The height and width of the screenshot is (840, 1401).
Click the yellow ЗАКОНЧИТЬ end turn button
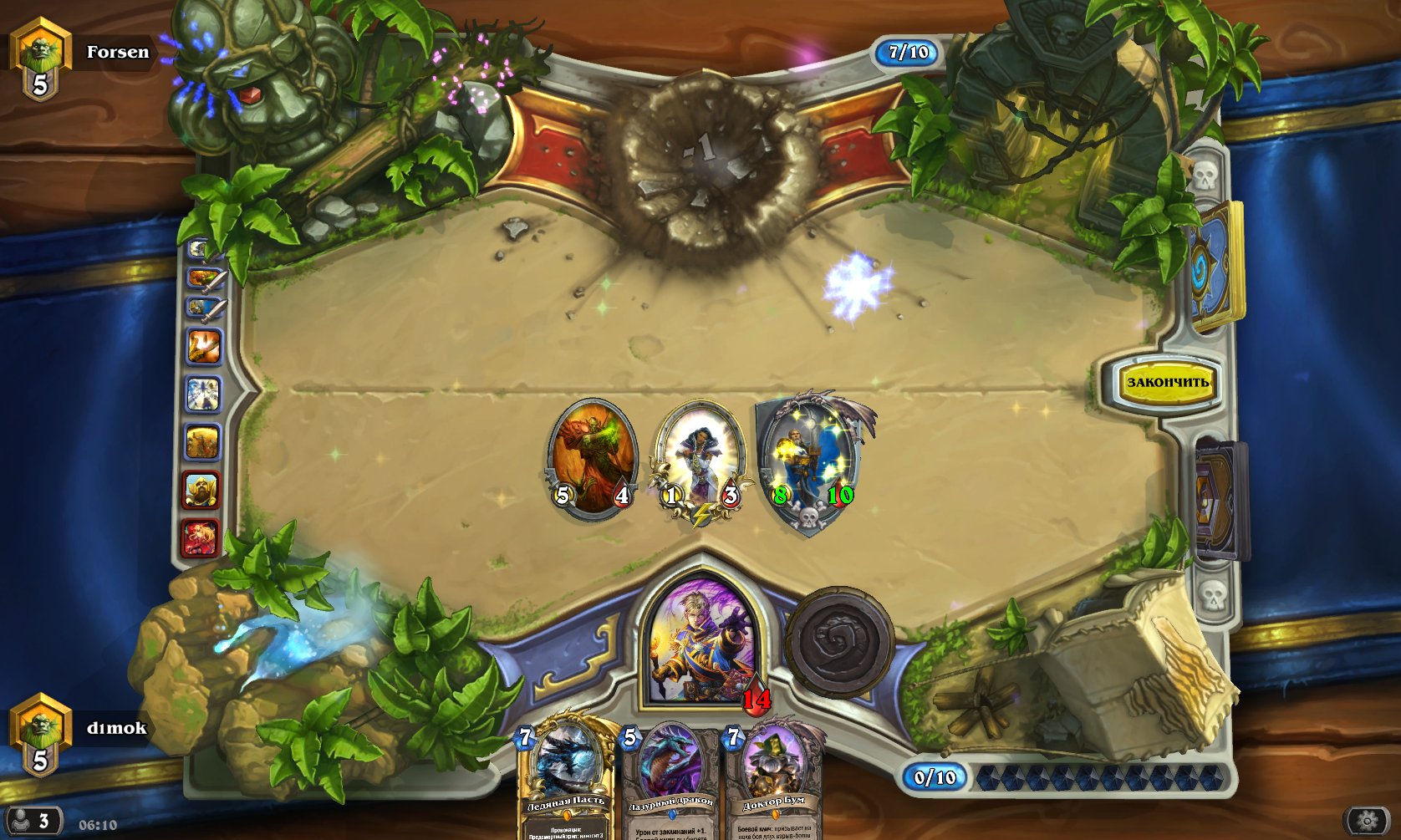[x=1167, y=383]
